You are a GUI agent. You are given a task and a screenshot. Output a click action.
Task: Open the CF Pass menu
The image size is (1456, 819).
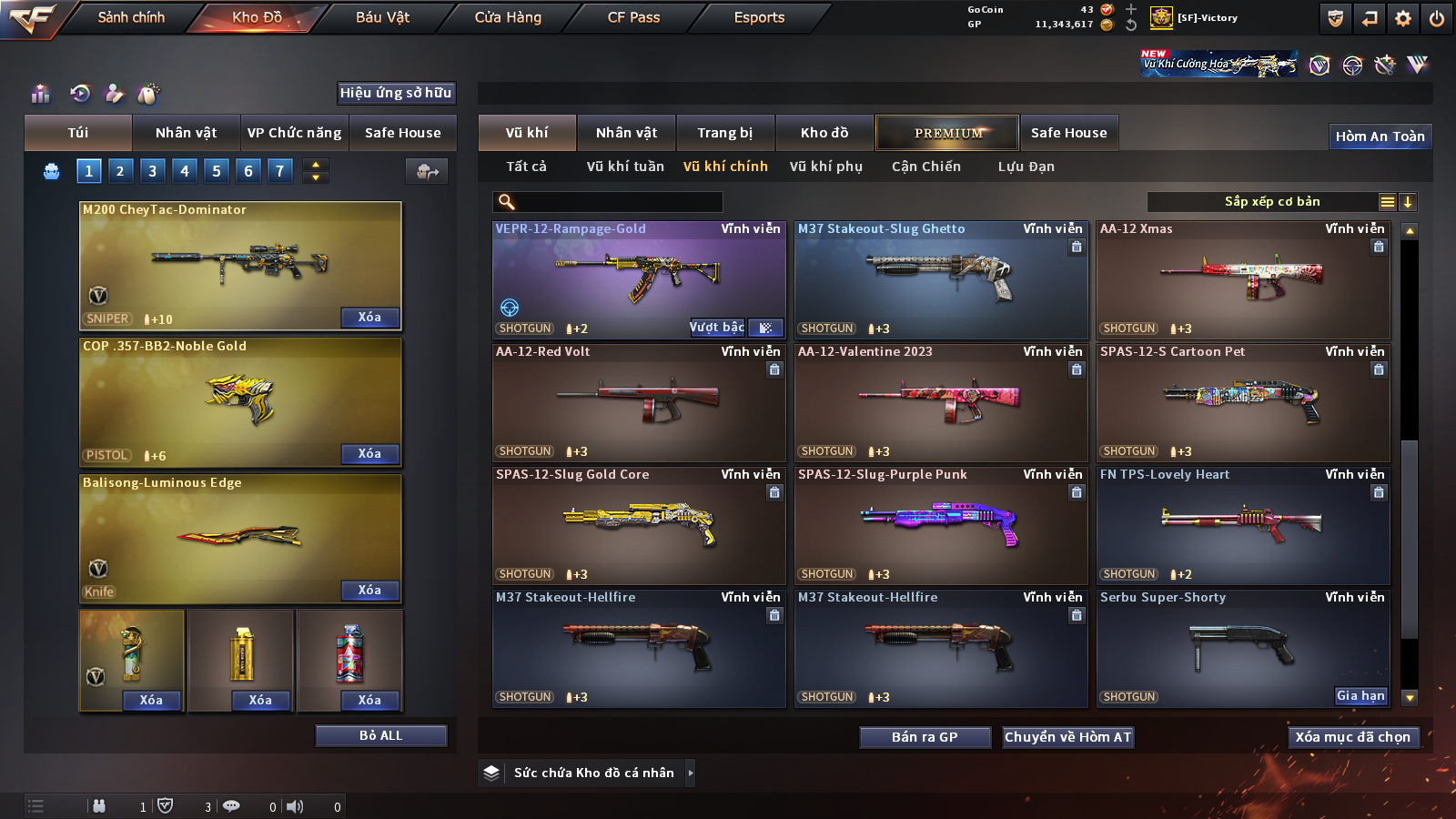coord(633,17)
